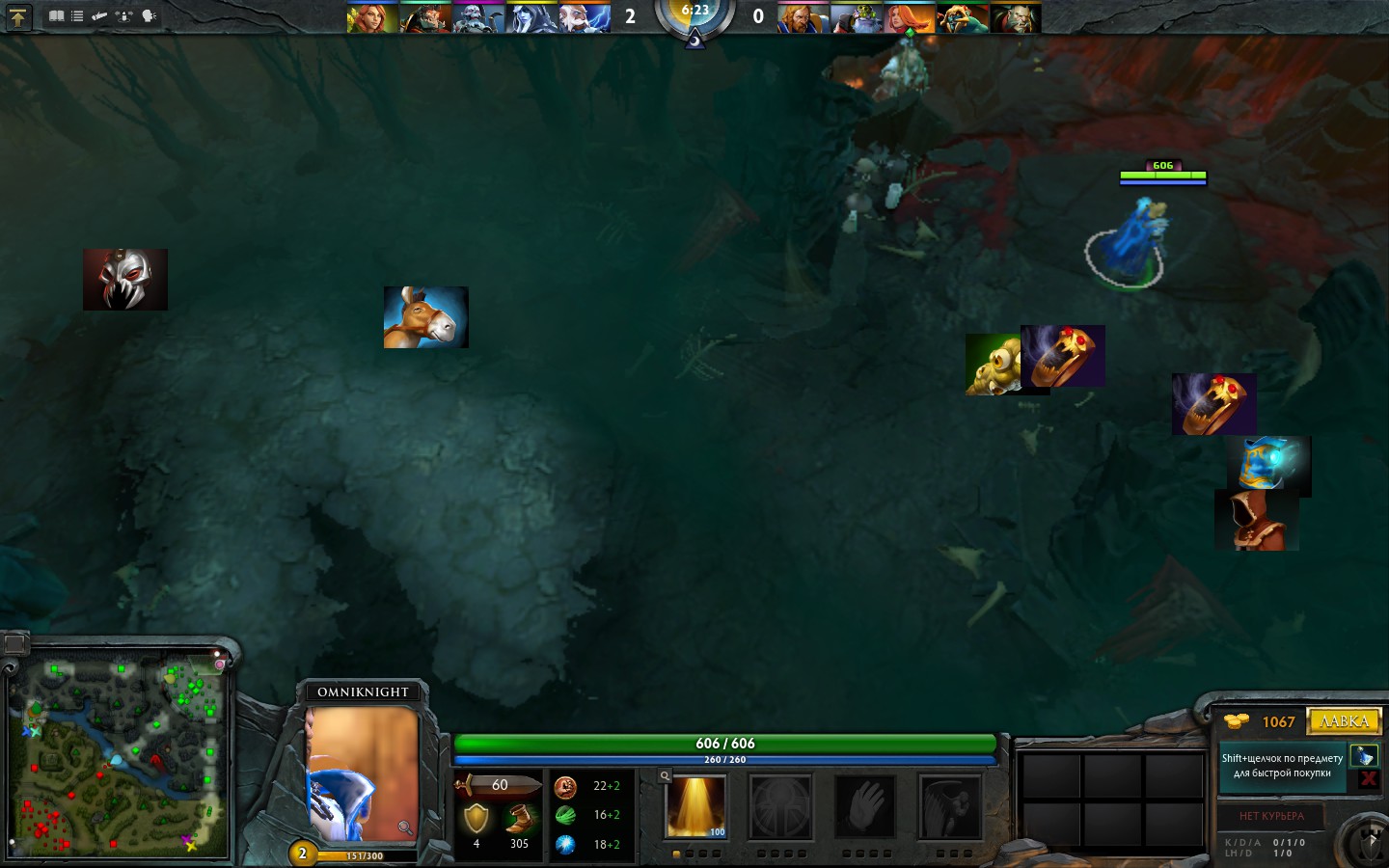This screenshot has height=868, width=1389.
Task: Pick the donkey courier icon
Action: (425, 317)
